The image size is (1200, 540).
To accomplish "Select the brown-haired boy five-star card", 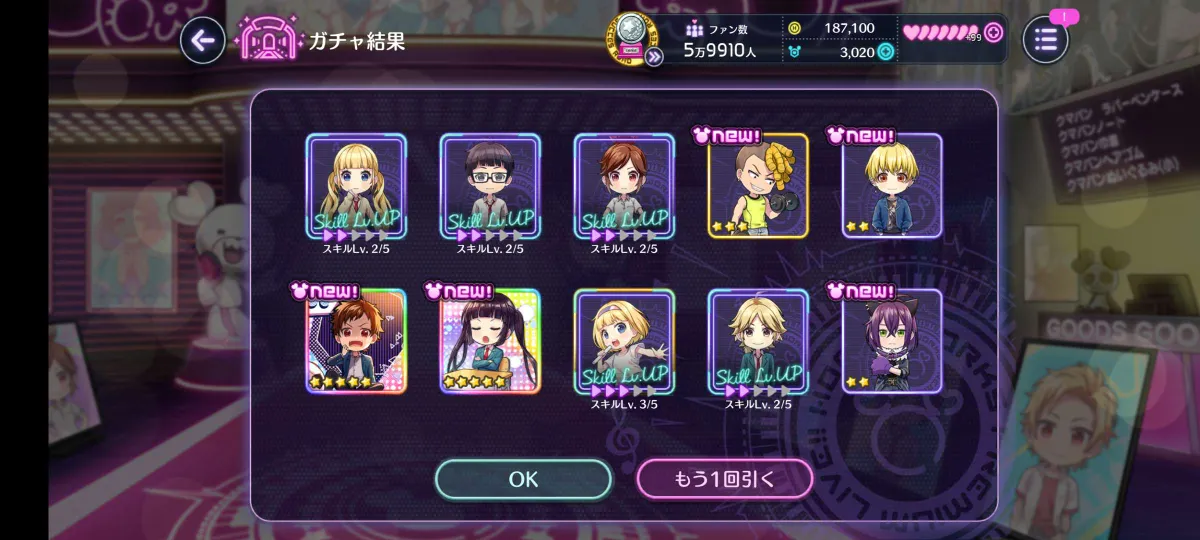I will click(356, 341).
